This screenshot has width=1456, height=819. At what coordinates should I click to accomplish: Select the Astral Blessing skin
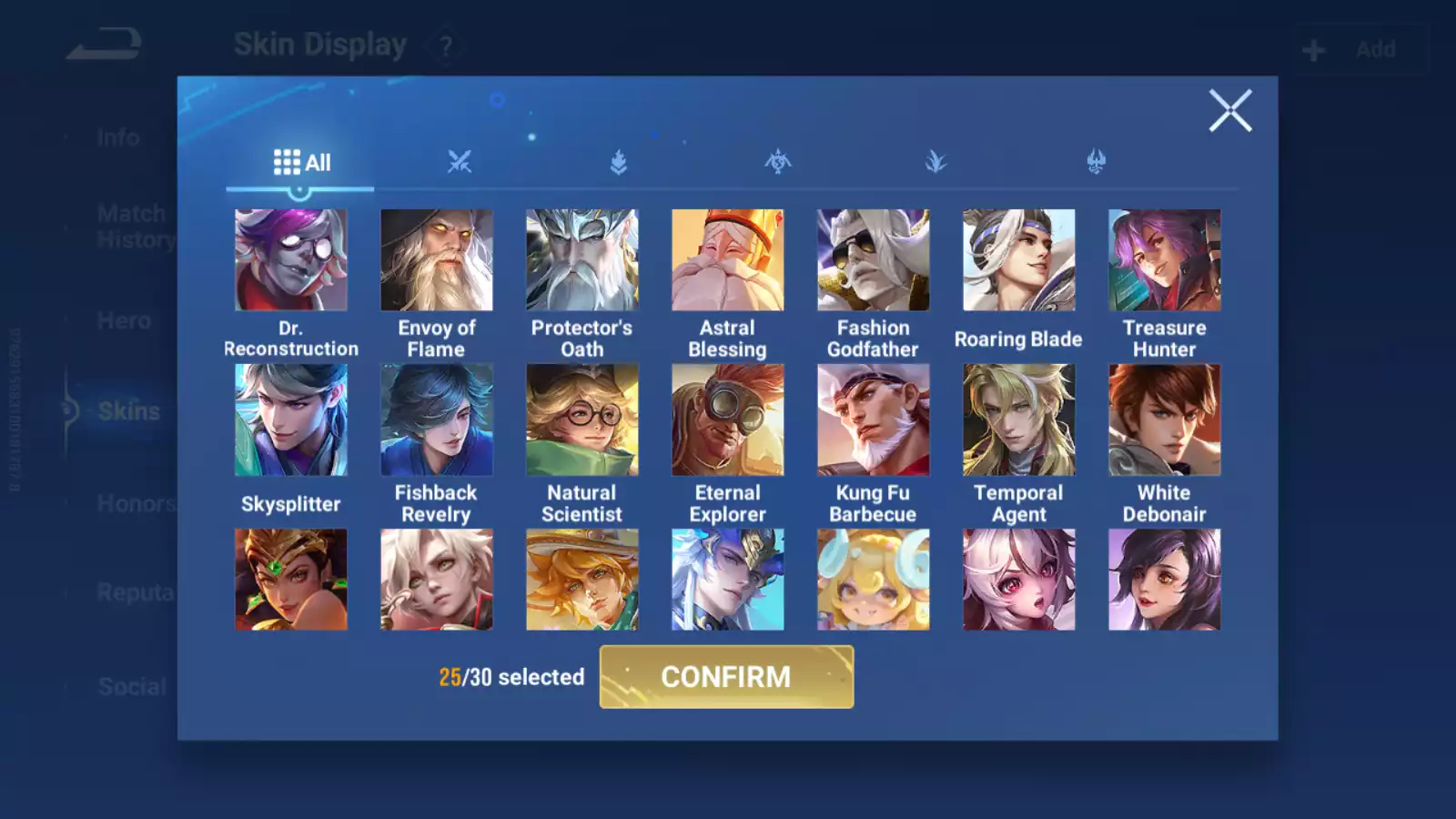(x=728, y=260)
